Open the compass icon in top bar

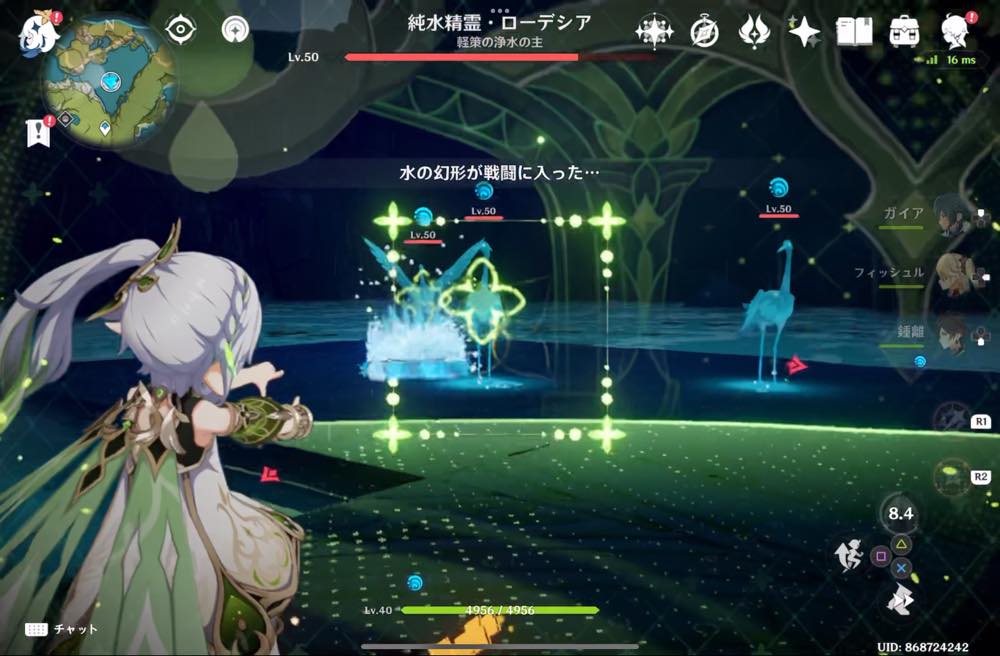point(705,32)
